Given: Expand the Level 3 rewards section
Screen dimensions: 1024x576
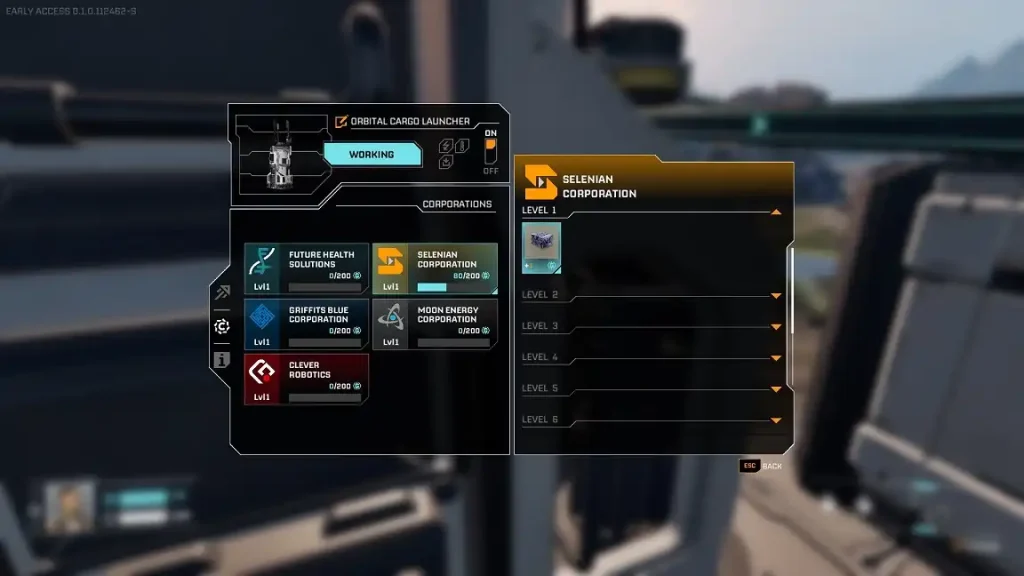Looking at the screenshot, I should [x=776, y=326].
